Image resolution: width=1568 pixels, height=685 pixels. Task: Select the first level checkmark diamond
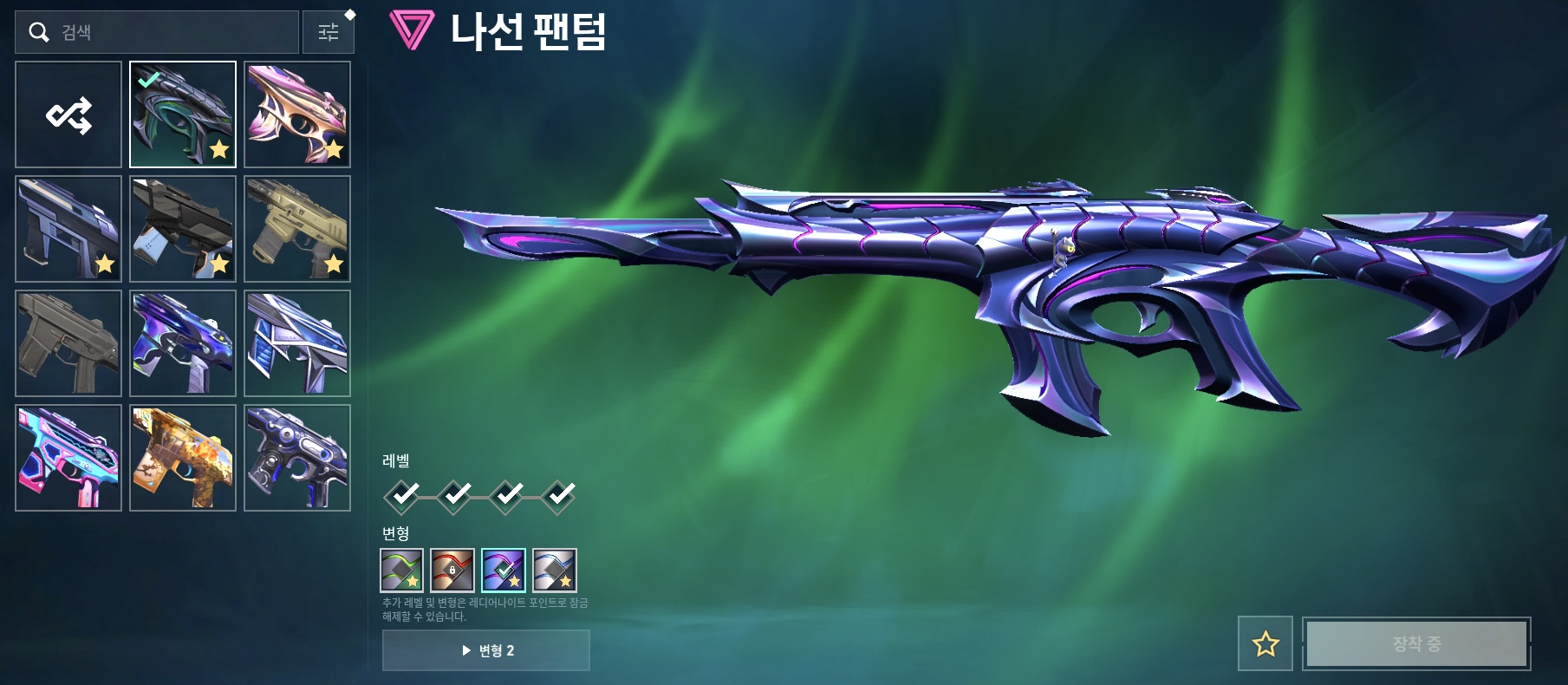[402, 495]
